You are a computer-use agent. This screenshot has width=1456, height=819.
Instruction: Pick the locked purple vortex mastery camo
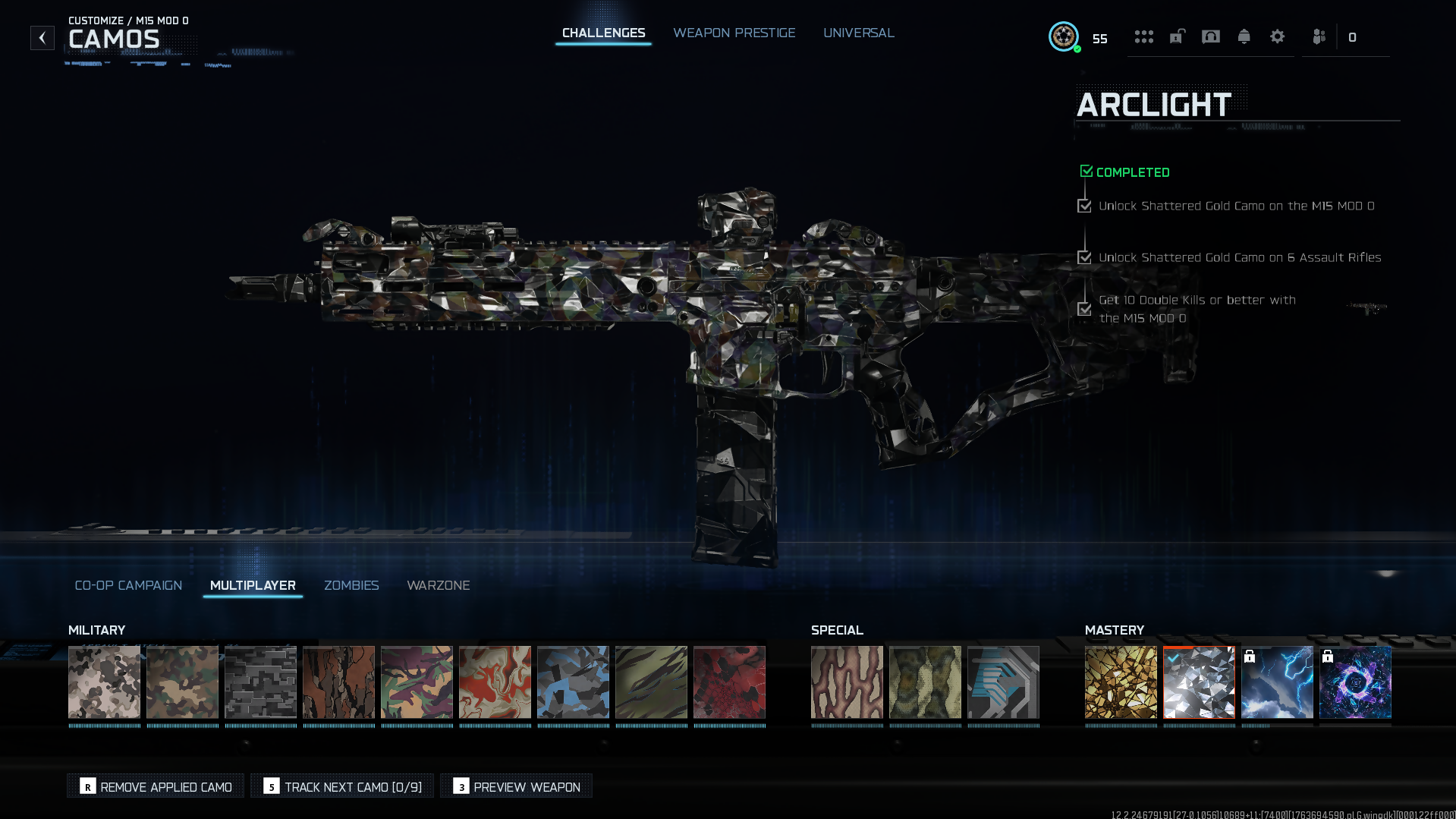pyautogui.click(x=1355, y=682)
